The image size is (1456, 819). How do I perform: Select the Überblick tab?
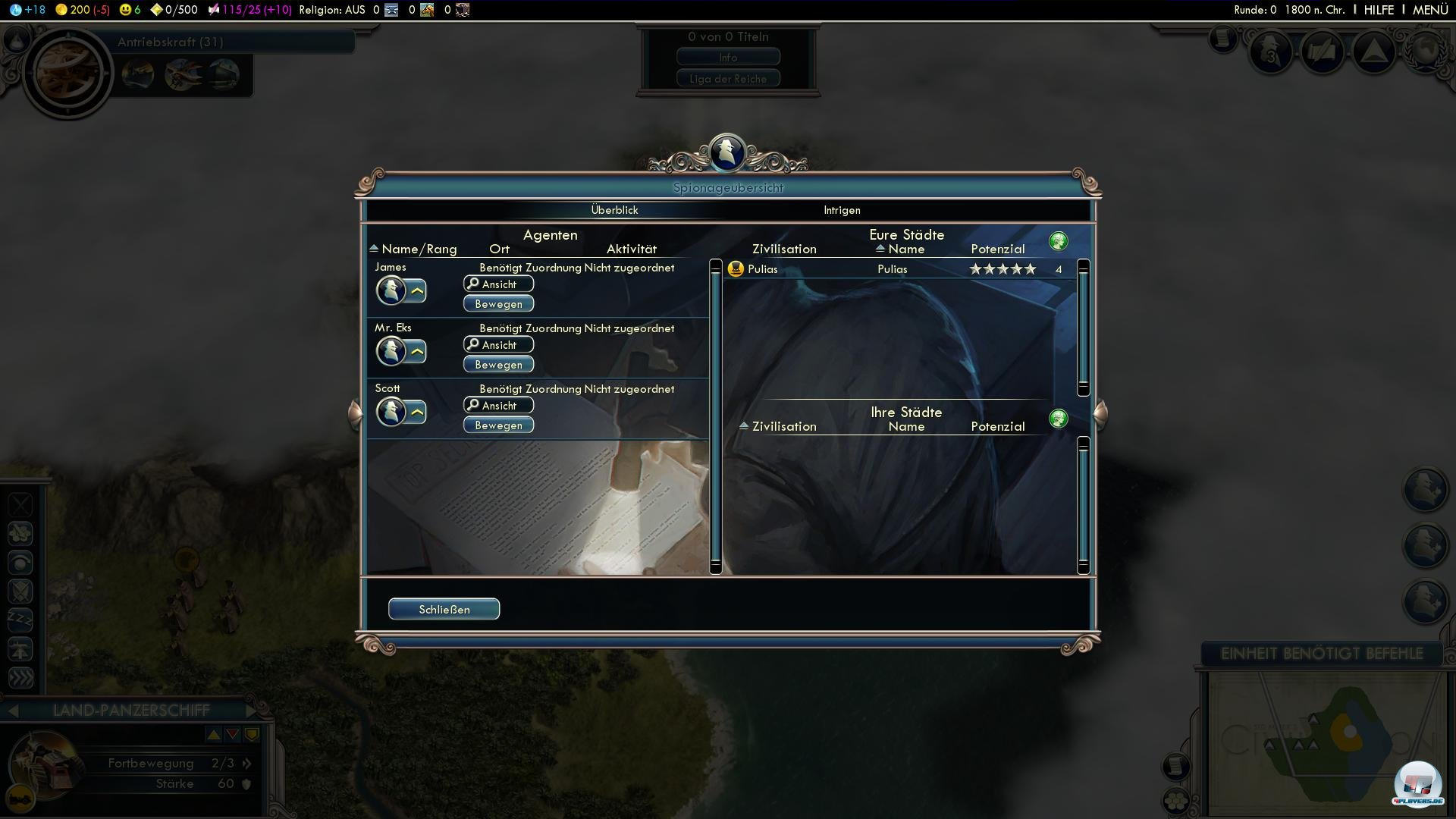pyautogui.click(x=614, y=210)
